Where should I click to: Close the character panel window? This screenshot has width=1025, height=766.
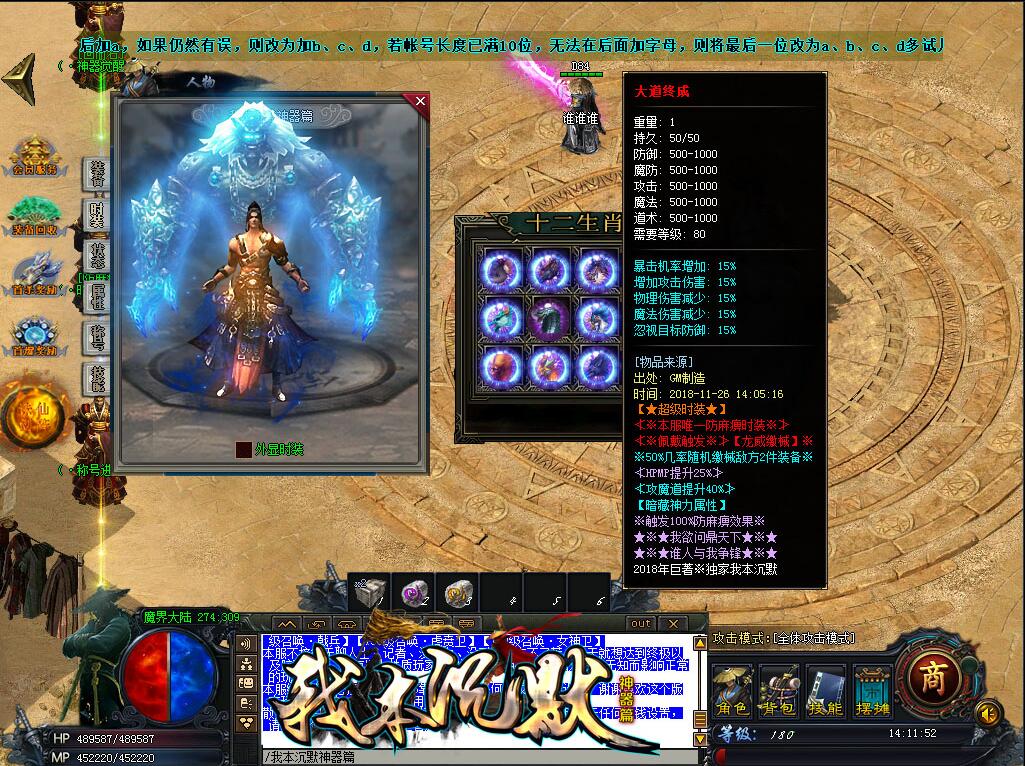420,101
